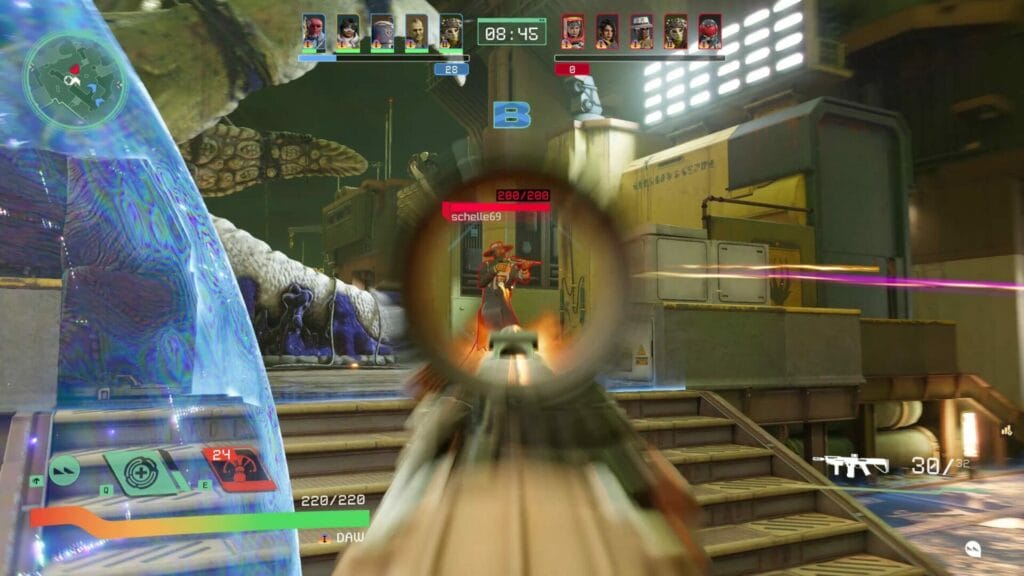Screen dimensions: 1024x576
Task: Choose the bald teammate portrait
Action: tap(417, 32)
